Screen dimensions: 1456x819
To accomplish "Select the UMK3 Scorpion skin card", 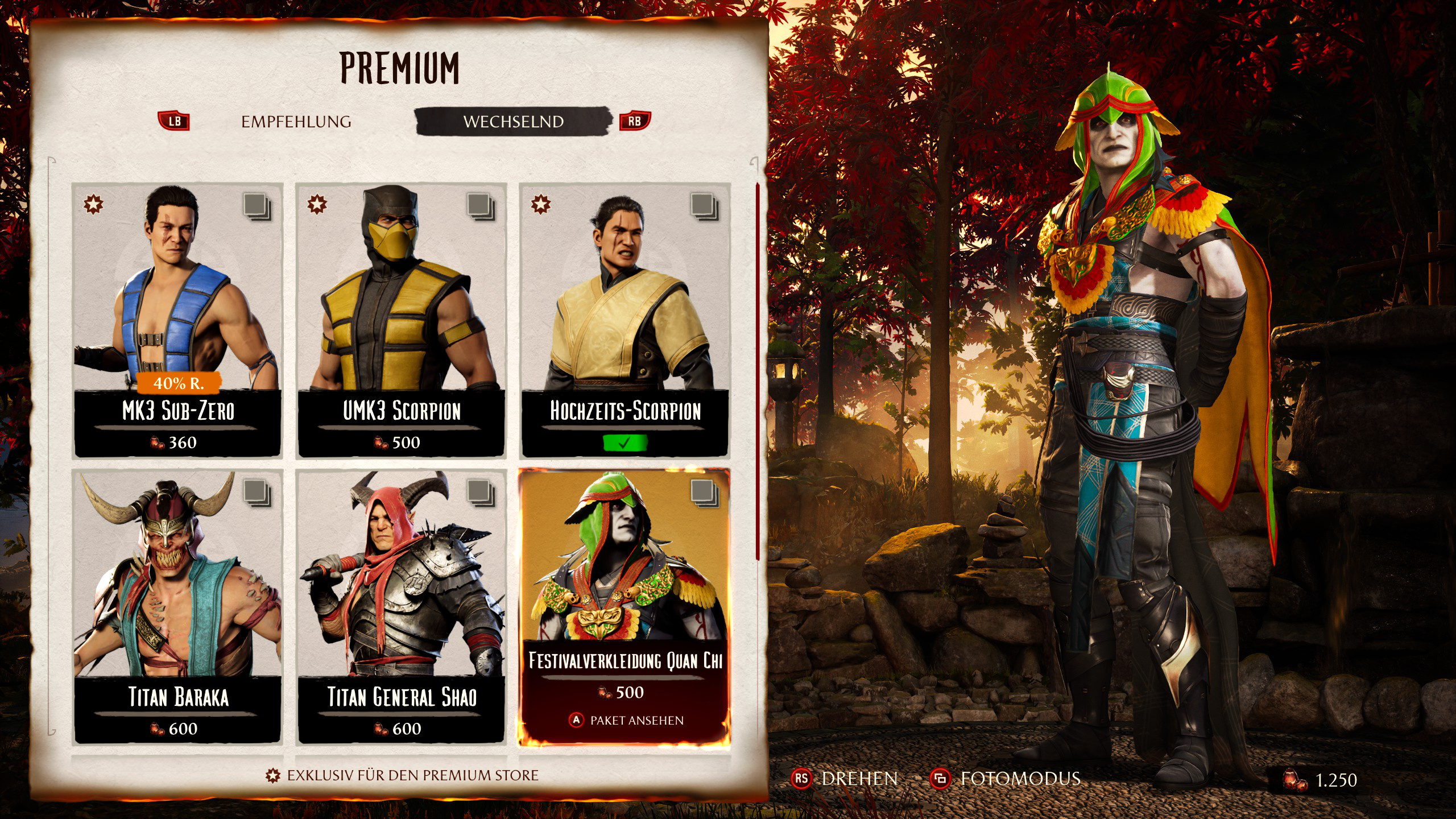I will pyautogui.click(x=401, y=320).
